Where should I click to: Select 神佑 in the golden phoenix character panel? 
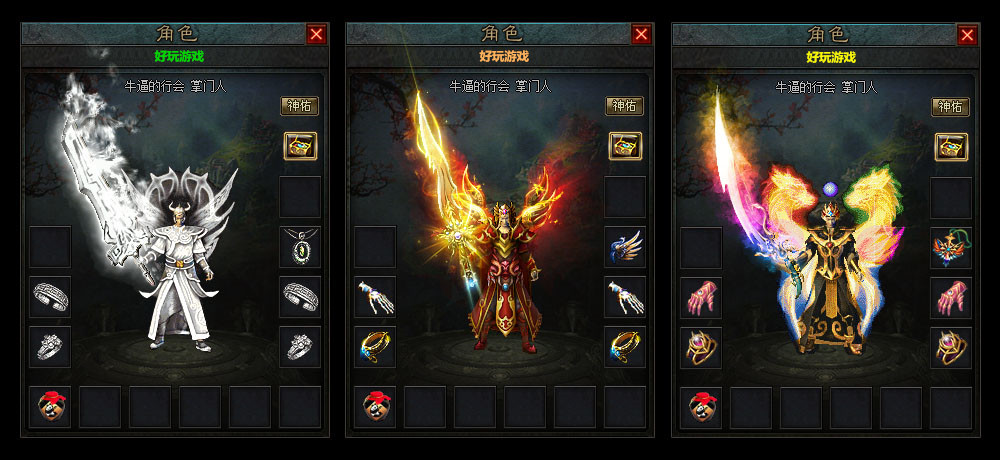950,107
